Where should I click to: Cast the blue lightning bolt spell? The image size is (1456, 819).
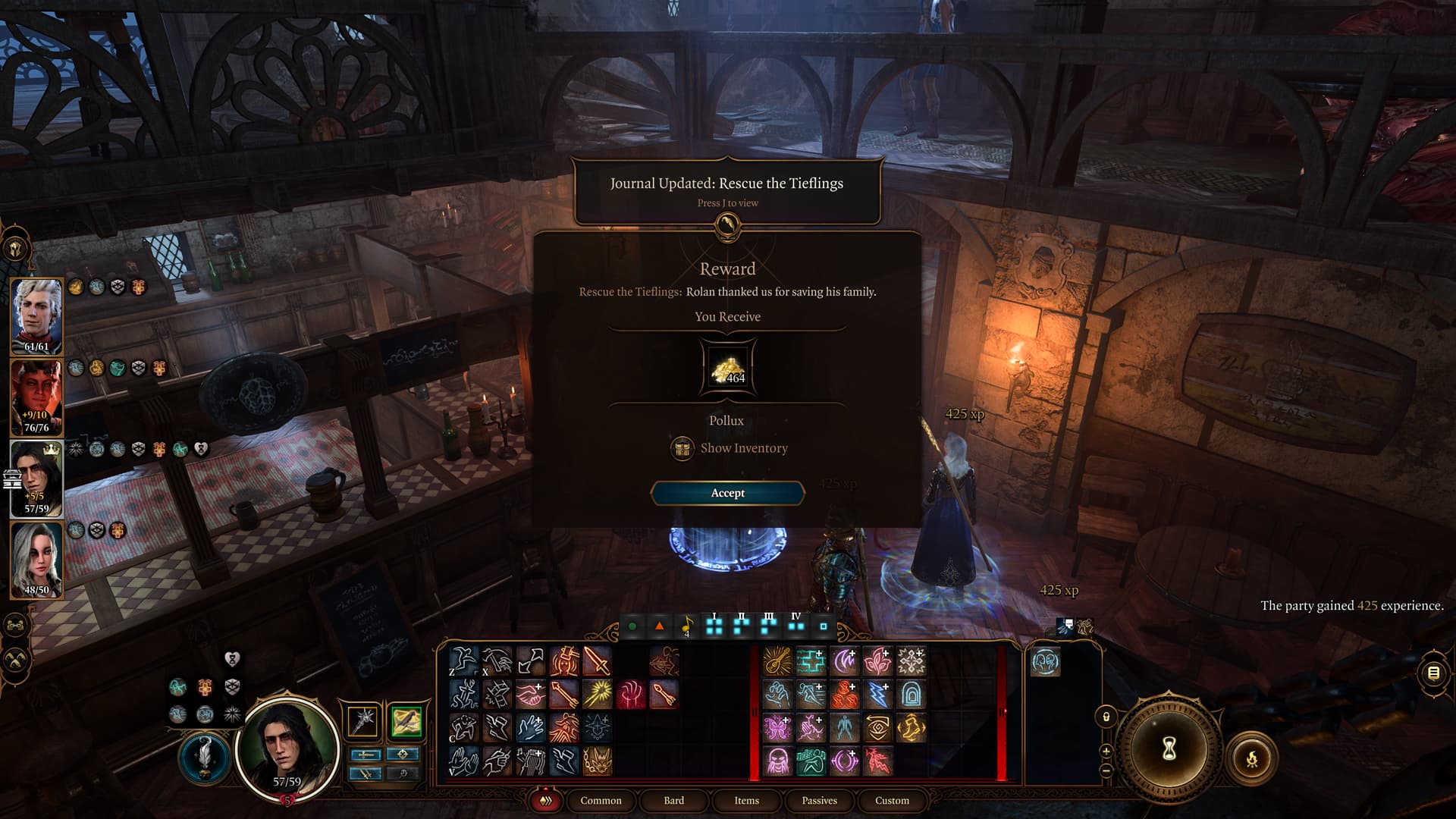(877, 694)
